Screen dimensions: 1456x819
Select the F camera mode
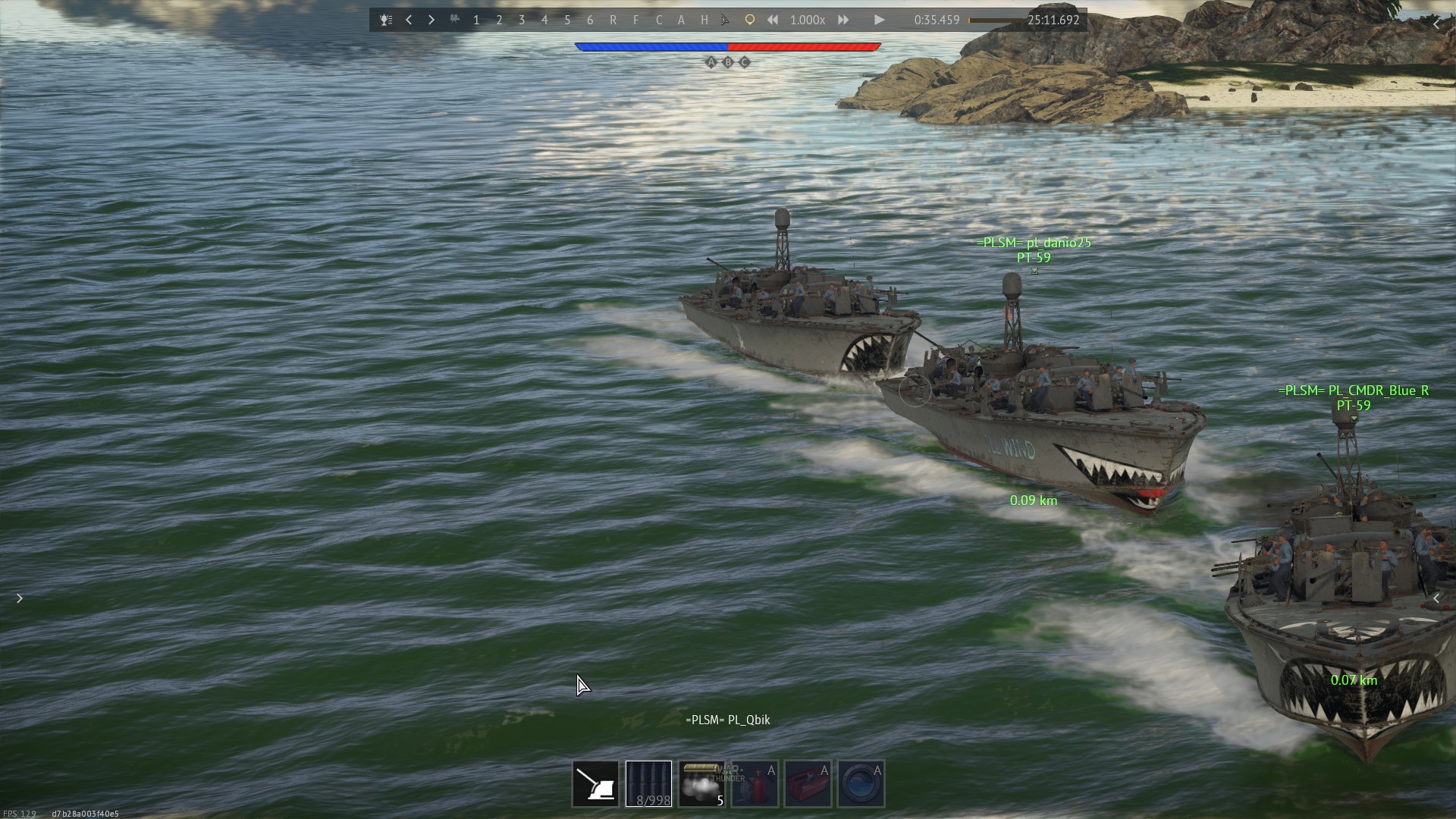(635, 20)
